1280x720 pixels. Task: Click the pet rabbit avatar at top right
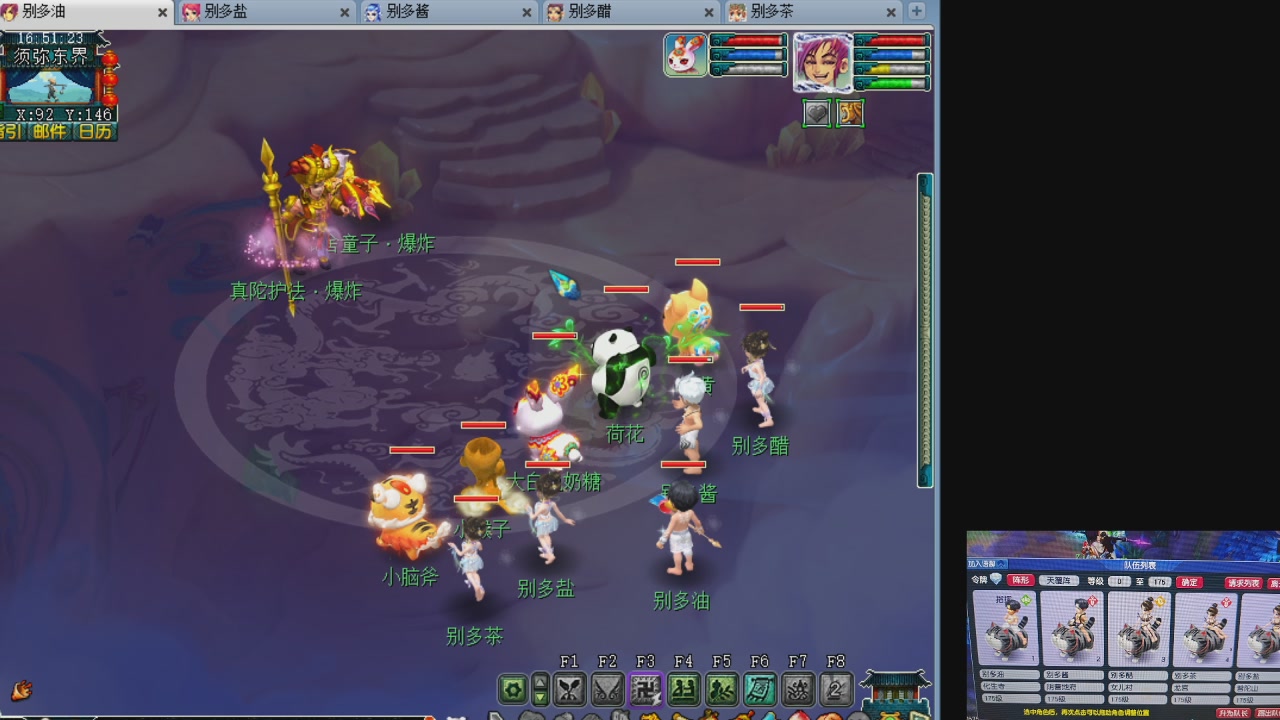coord(684,53)
